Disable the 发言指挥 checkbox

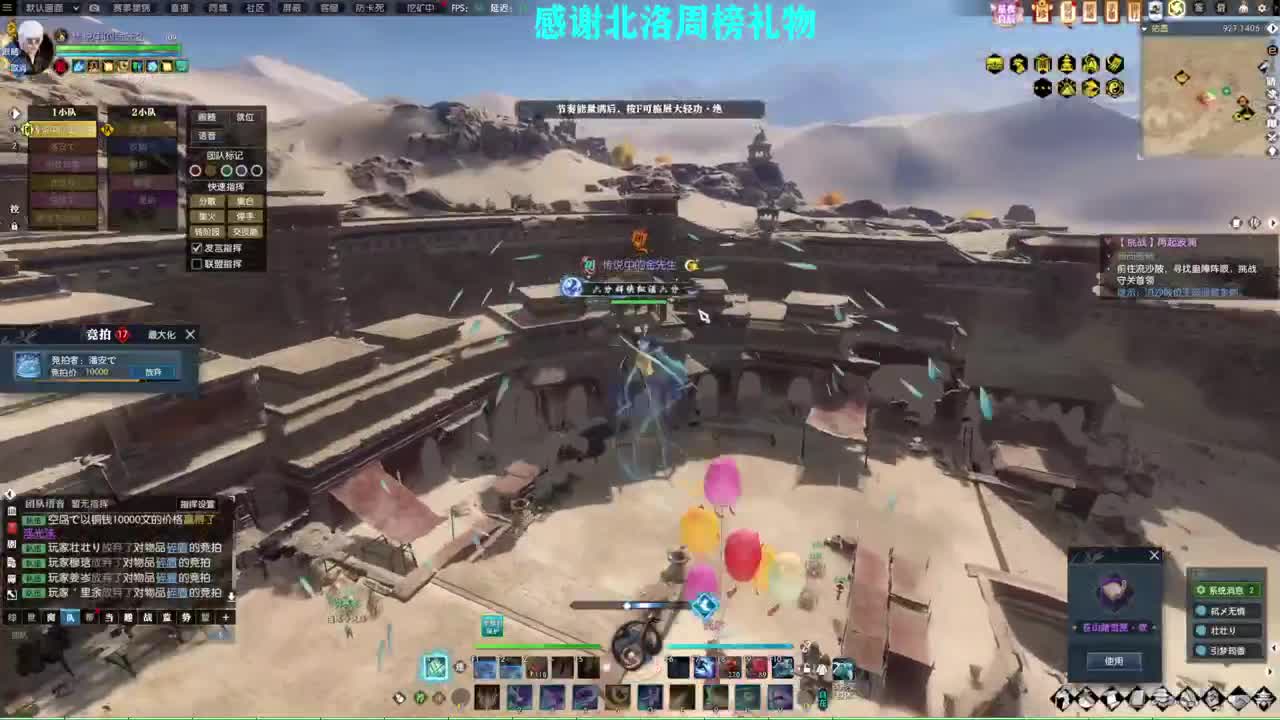[196, 249]
